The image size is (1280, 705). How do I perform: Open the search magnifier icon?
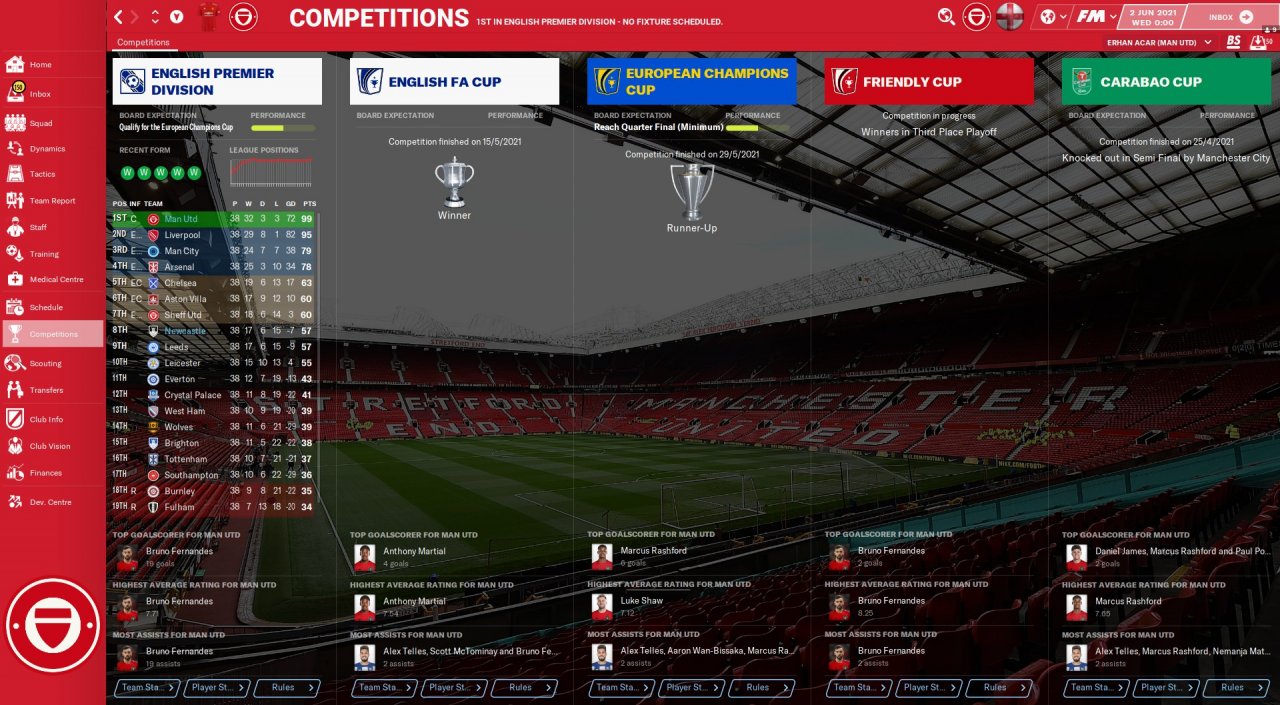(x=946, y=16)
